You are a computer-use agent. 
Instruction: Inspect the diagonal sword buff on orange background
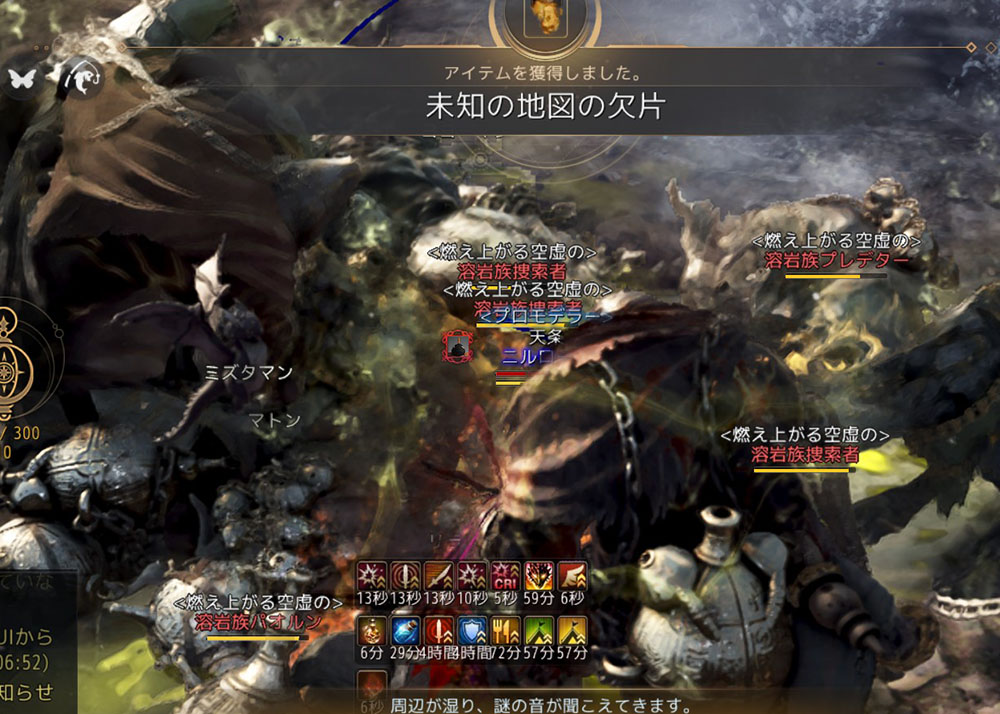pos(437,577)
